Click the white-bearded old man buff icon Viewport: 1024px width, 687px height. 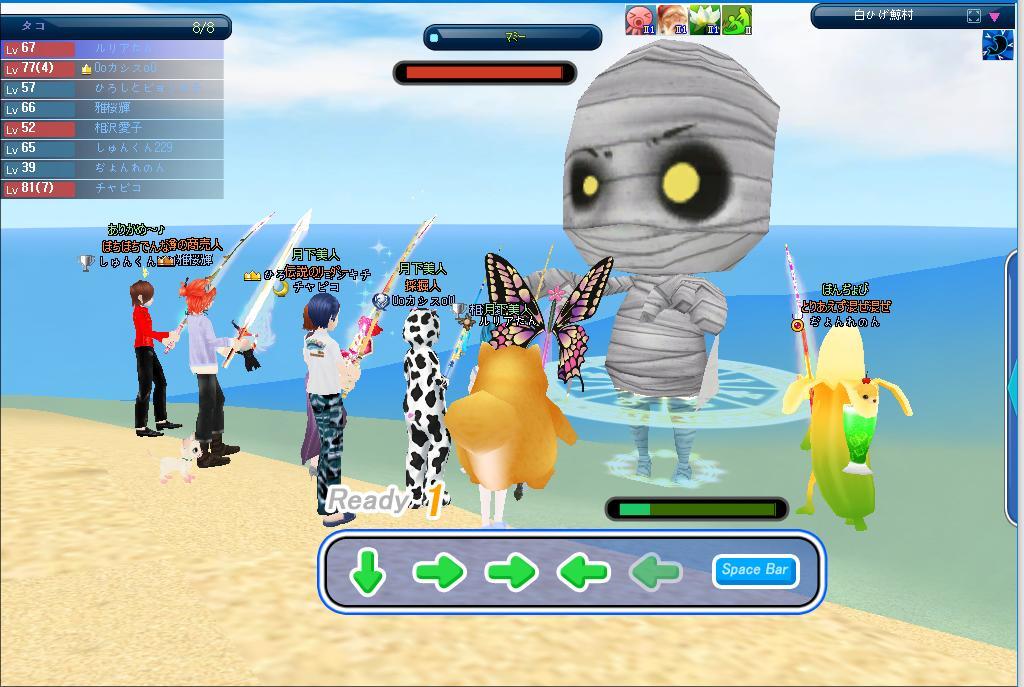pyautogui.click(x=672, y=19)
